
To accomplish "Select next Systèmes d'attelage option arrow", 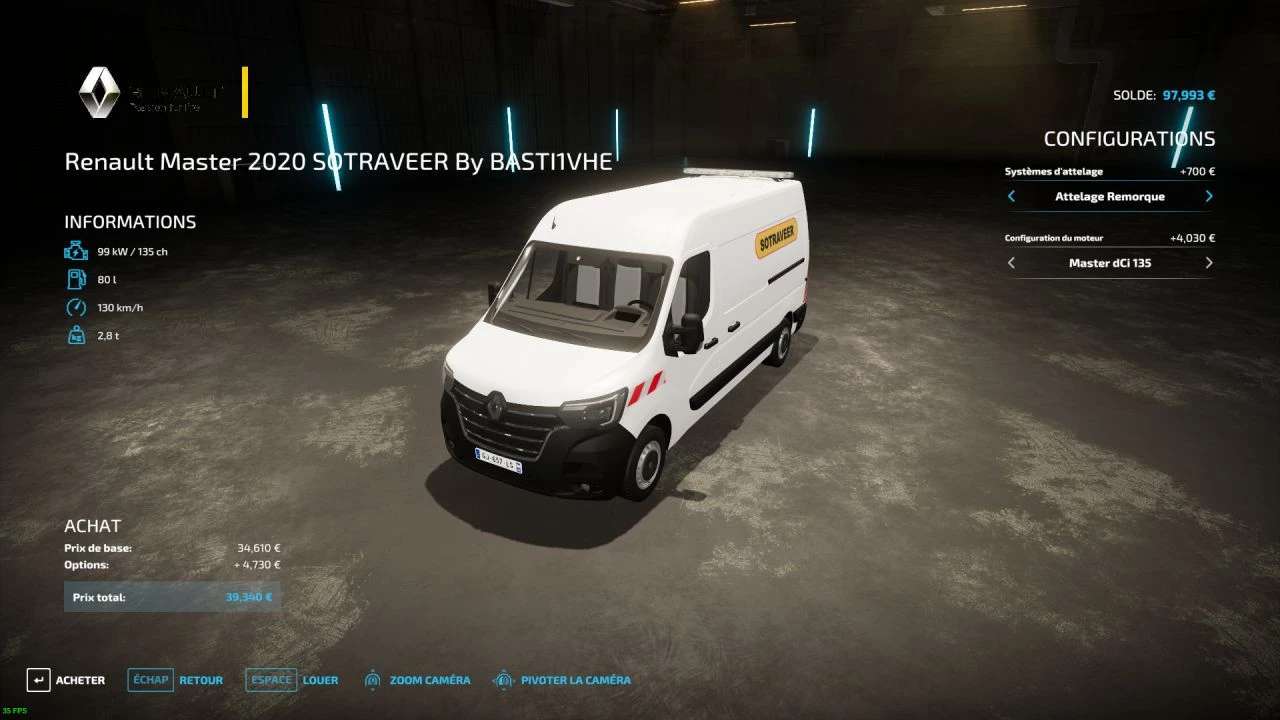I will pyautogui.click(x=1208, y=197).
